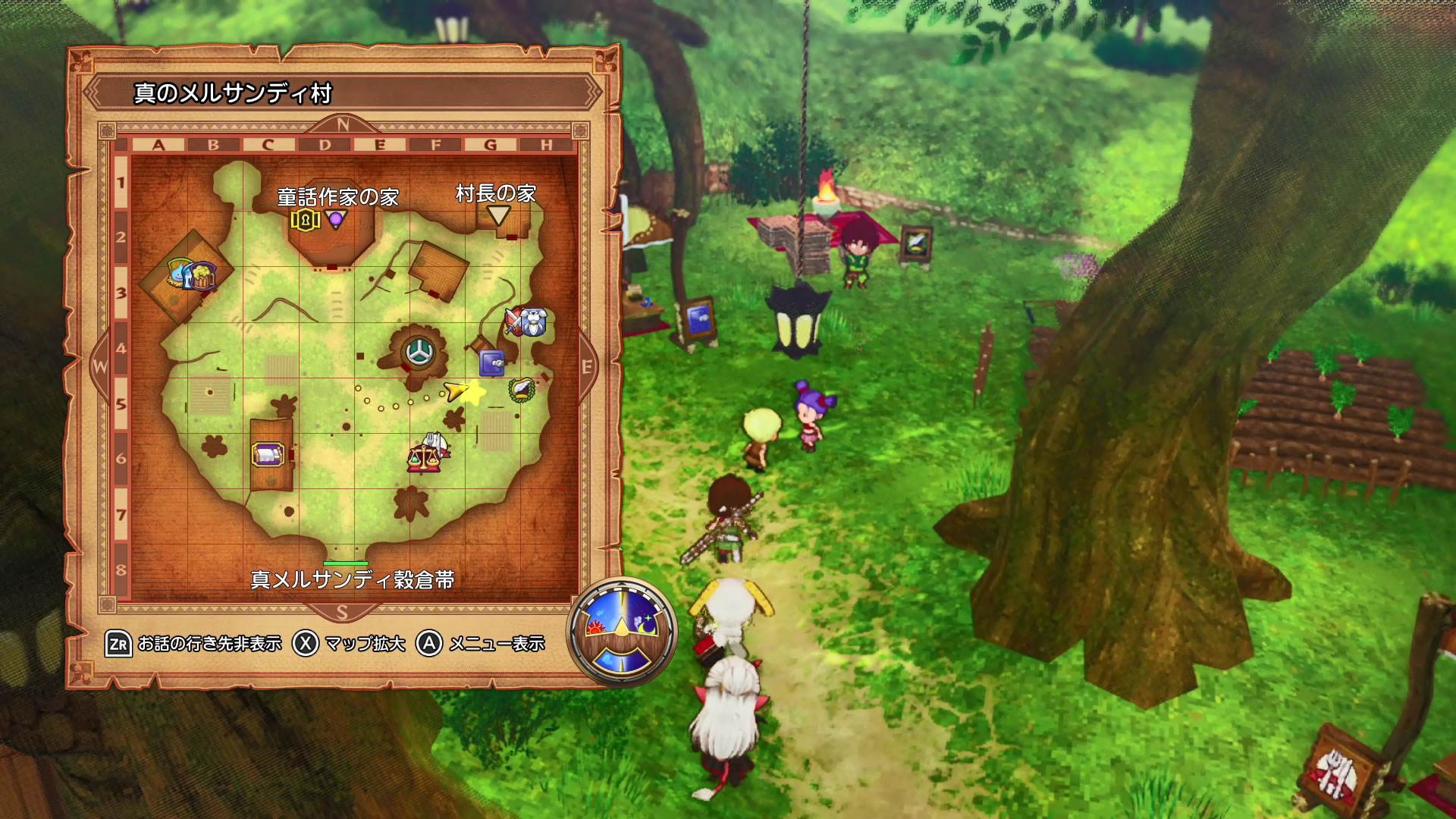
Task: Select the yellow keyhole locked-door marker
Action: (305, 221)
